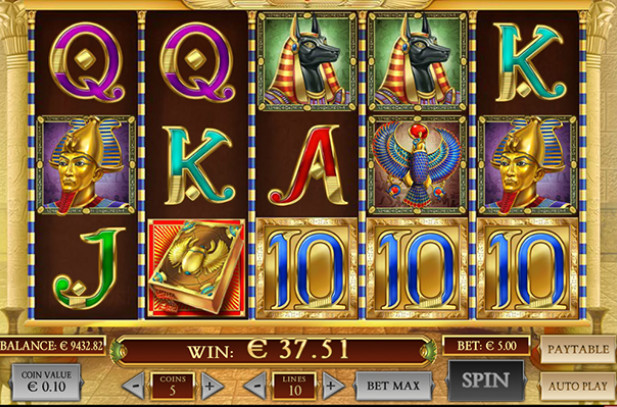Click the Bet Max button
Image resolution: width=617 pixels, height=407 pixels.
[392, 385]
